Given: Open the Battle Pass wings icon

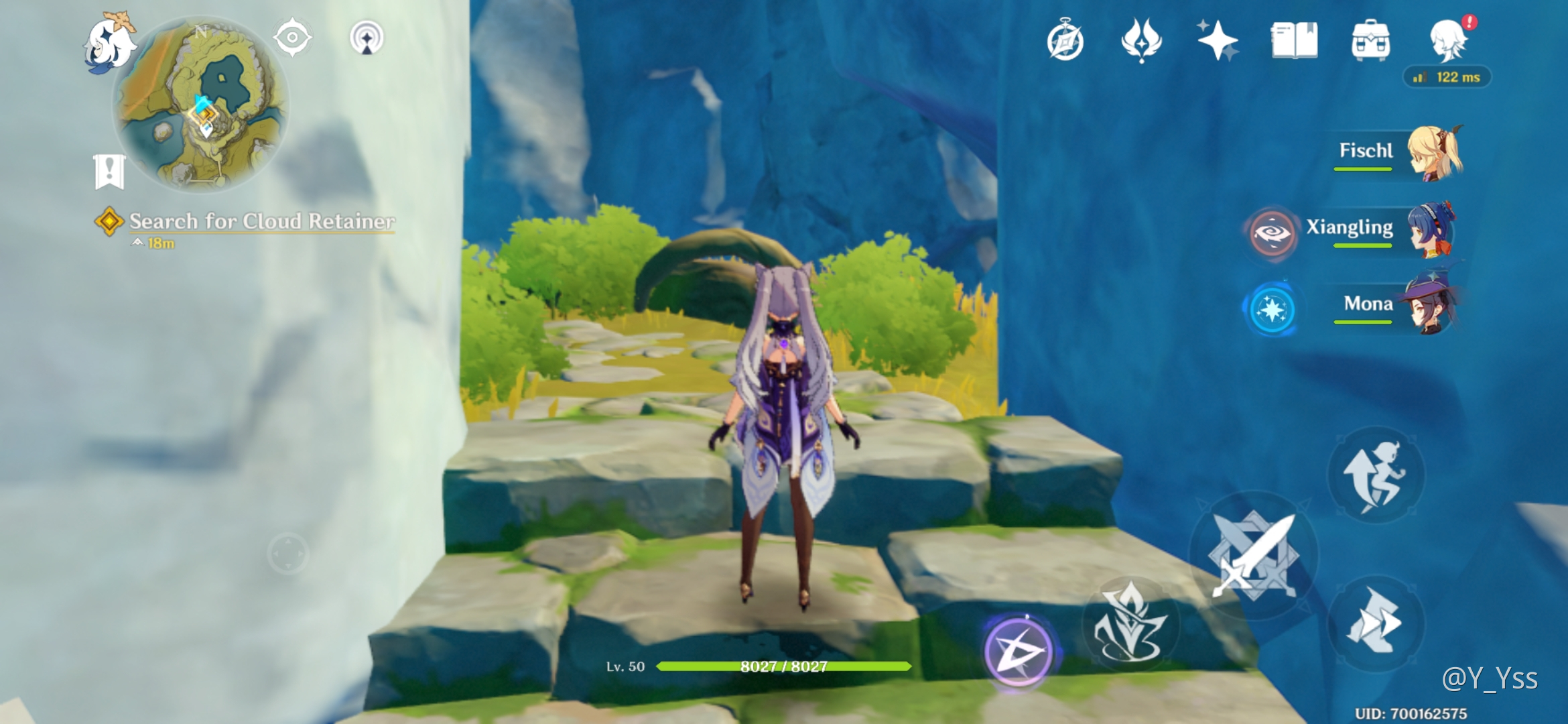Looking at the screenshot, I should coord(1141,40).
